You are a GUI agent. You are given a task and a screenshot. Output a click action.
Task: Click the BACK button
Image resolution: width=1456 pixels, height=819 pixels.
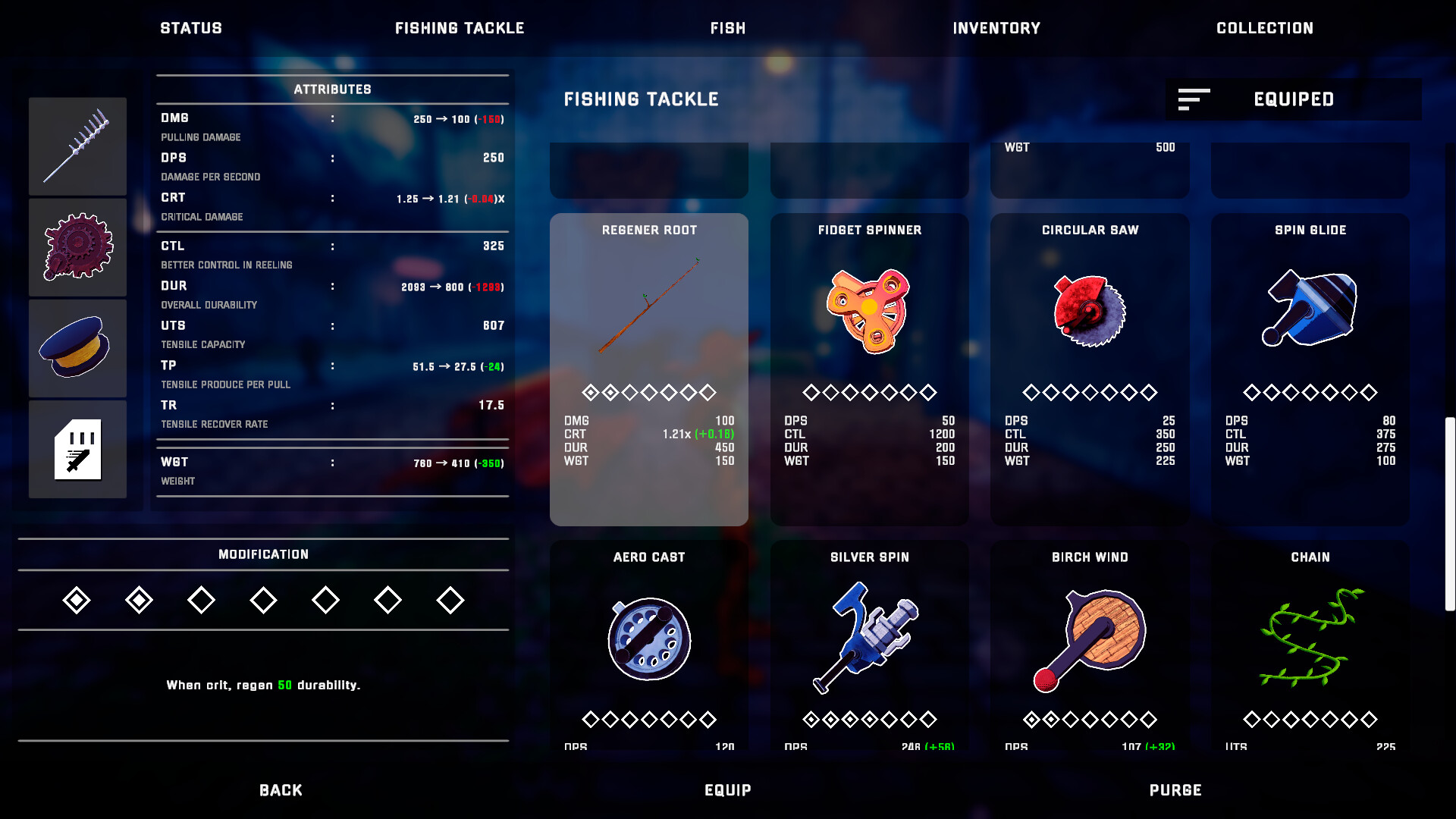click(280, 789)
